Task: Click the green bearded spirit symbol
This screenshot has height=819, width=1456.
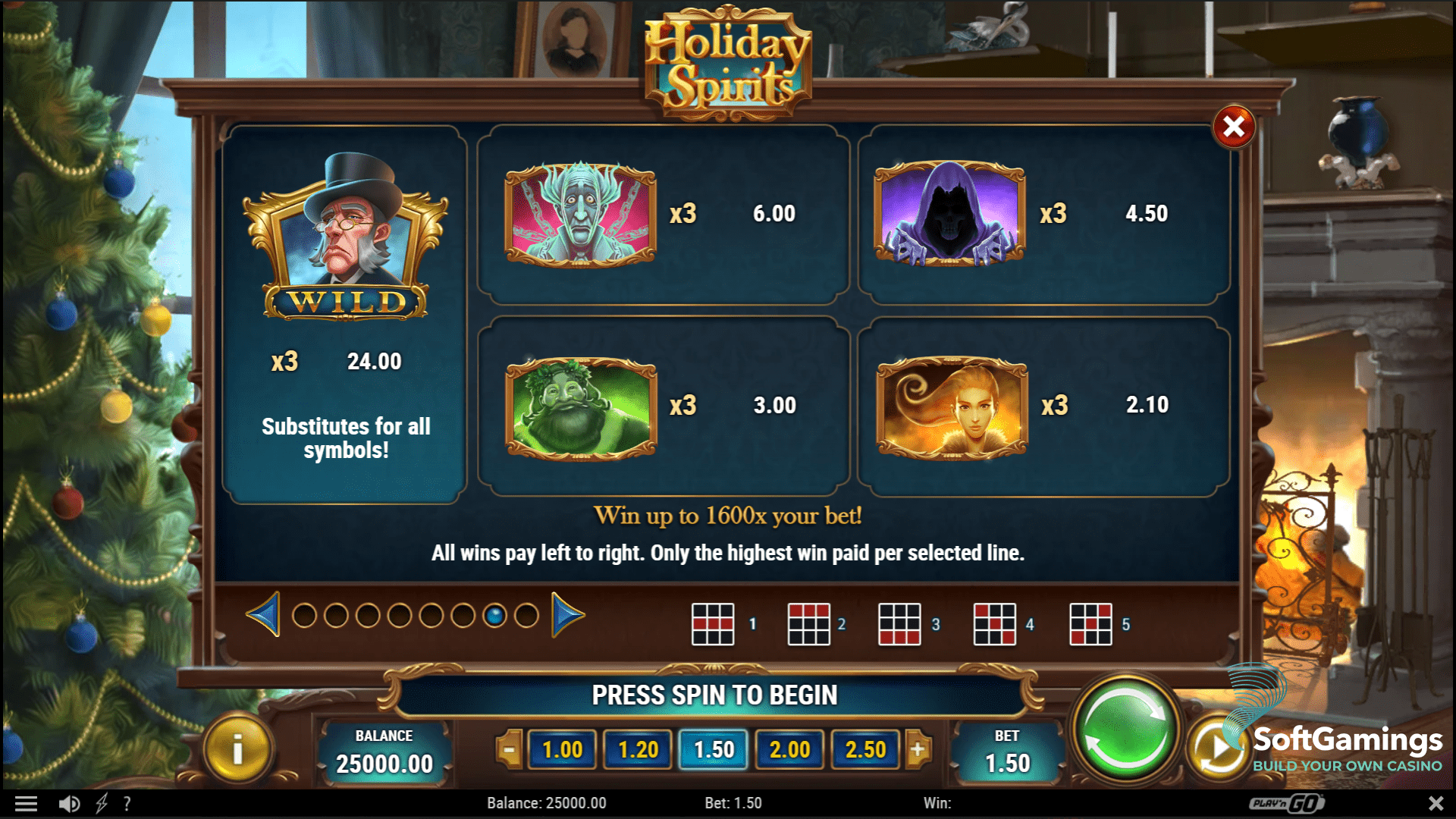Action: pos(581,406)
